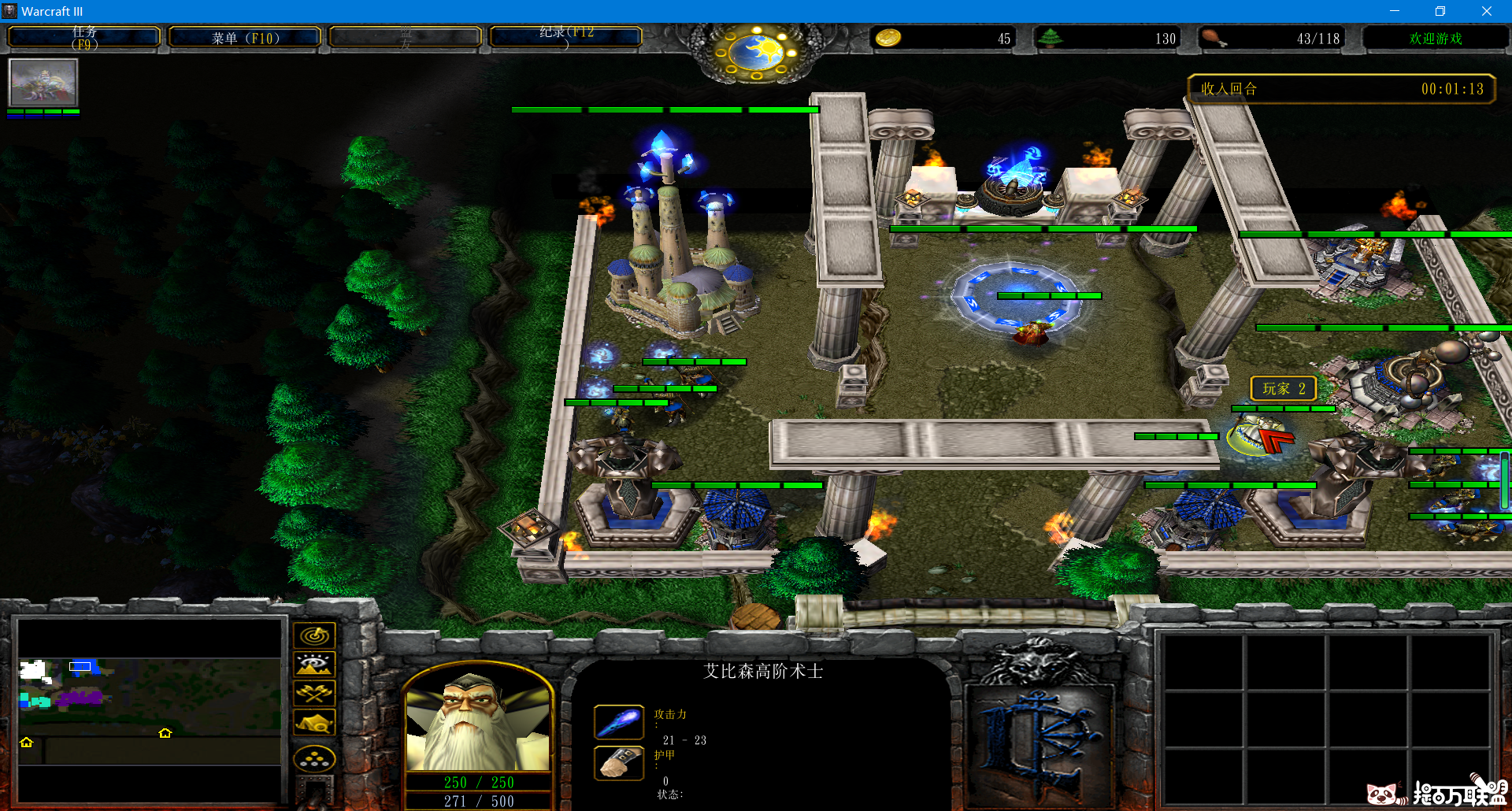This screenshot has height=811, width=1512.
Task: Click the armor icon in unit info
Action: [618, 762]
